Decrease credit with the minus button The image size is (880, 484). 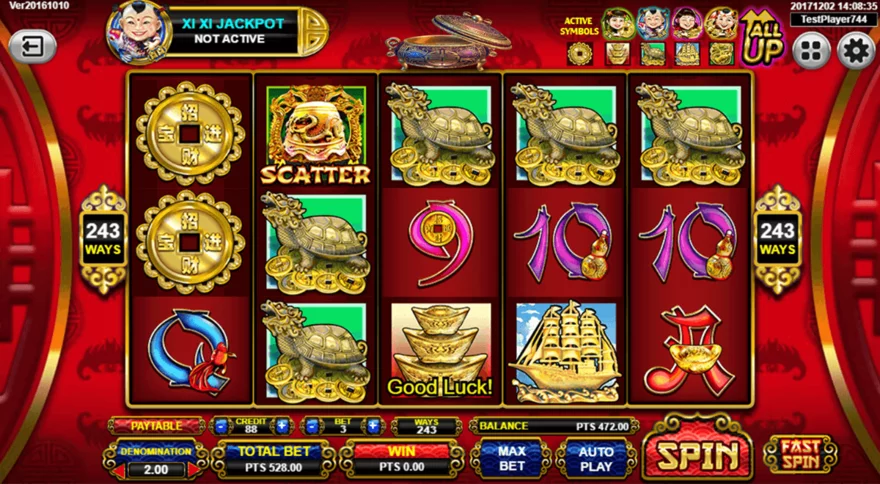(220, 426)
